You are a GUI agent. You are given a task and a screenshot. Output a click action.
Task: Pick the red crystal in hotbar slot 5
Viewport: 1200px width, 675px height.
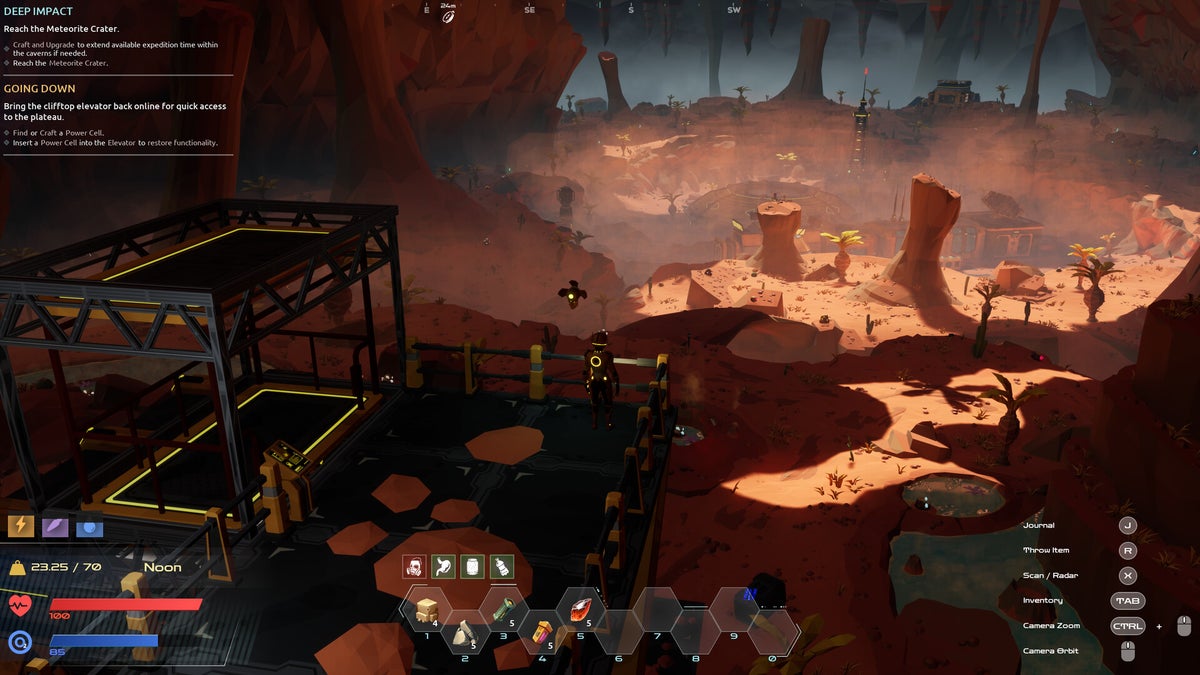pyautogui.click(x=580, y=610)
